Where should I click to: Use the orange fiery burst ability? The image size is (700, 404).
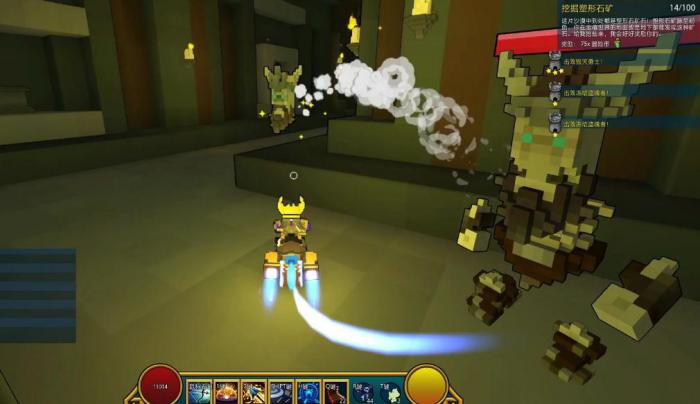click(x=226, y=390)
